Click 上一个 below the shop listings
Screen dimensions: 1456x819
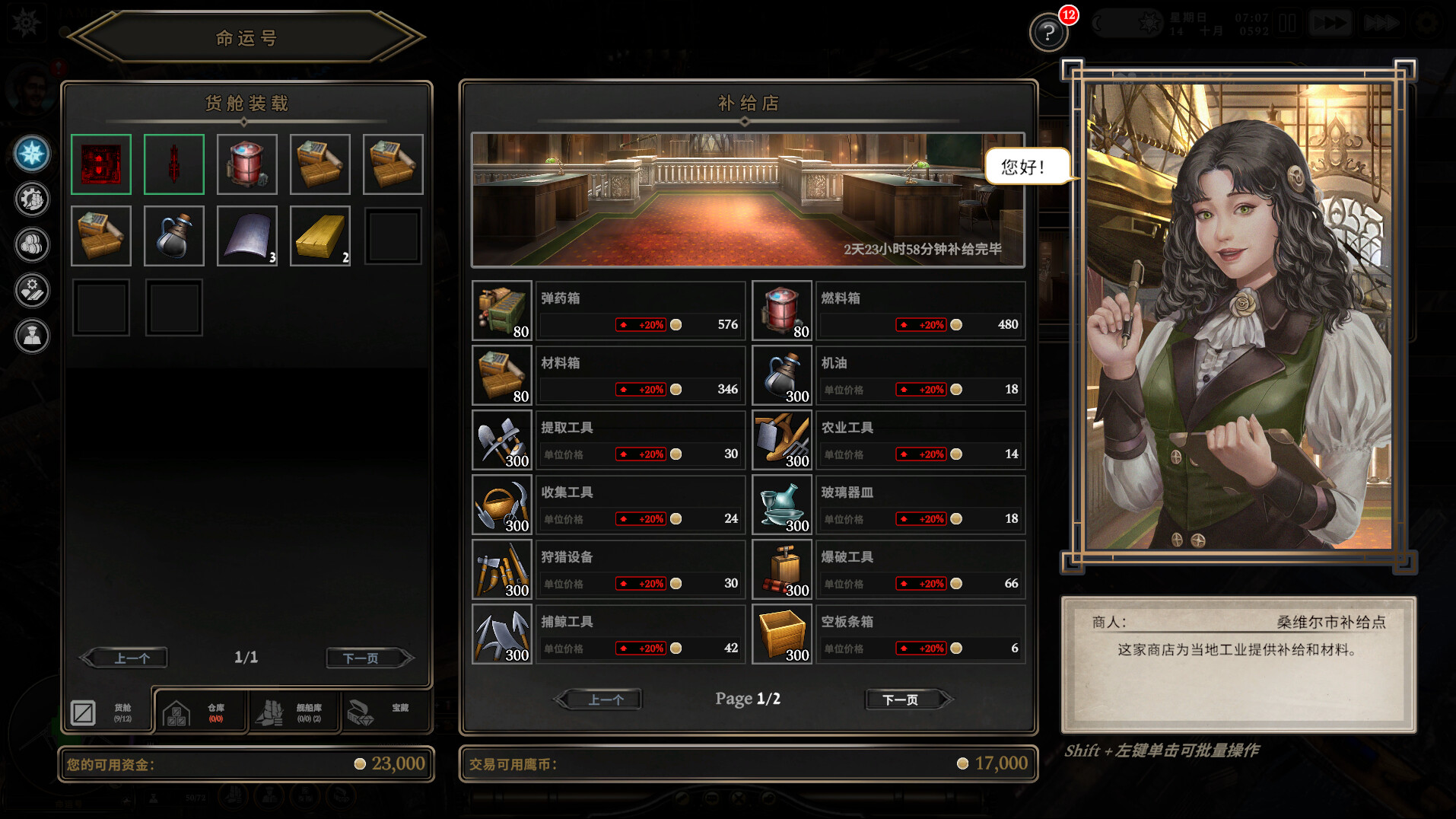(x=599, y=699)
